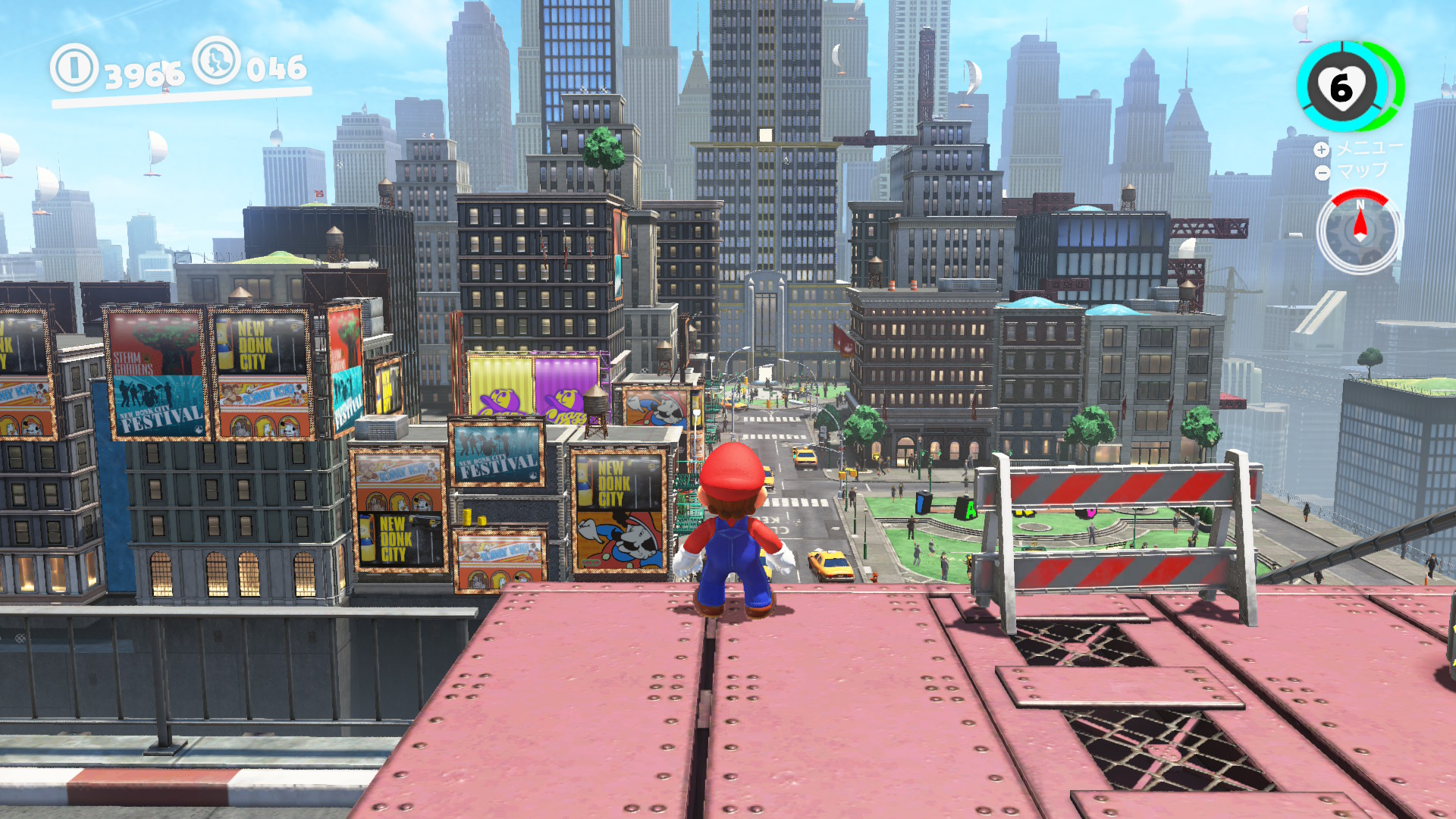
Task: Open the menu via the メニュー label
Action: pos(1368,150)
